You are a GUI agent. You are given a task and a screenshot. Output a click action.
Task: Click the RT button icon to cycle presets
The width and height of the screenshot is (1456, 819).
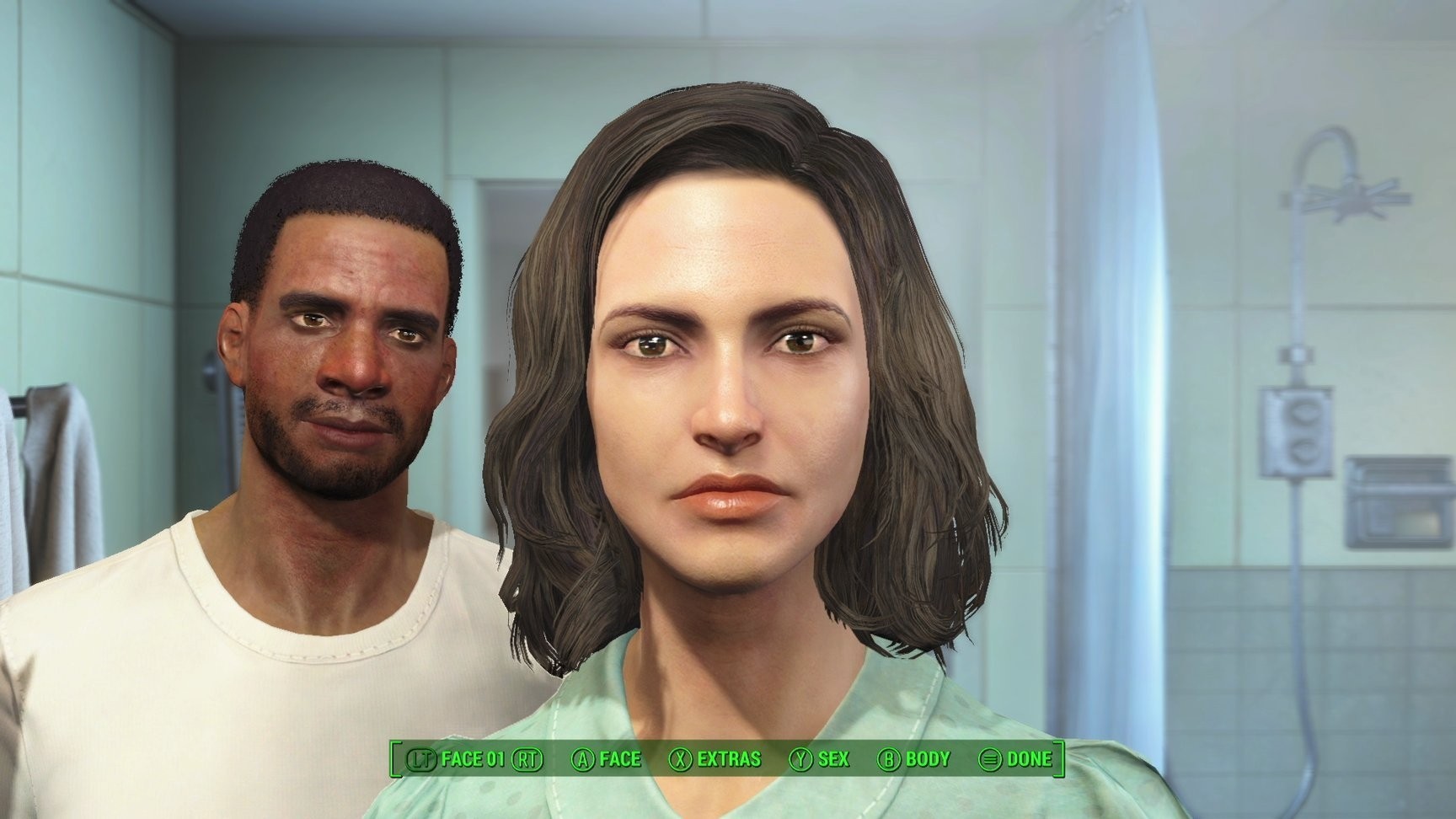click(527, 759)
